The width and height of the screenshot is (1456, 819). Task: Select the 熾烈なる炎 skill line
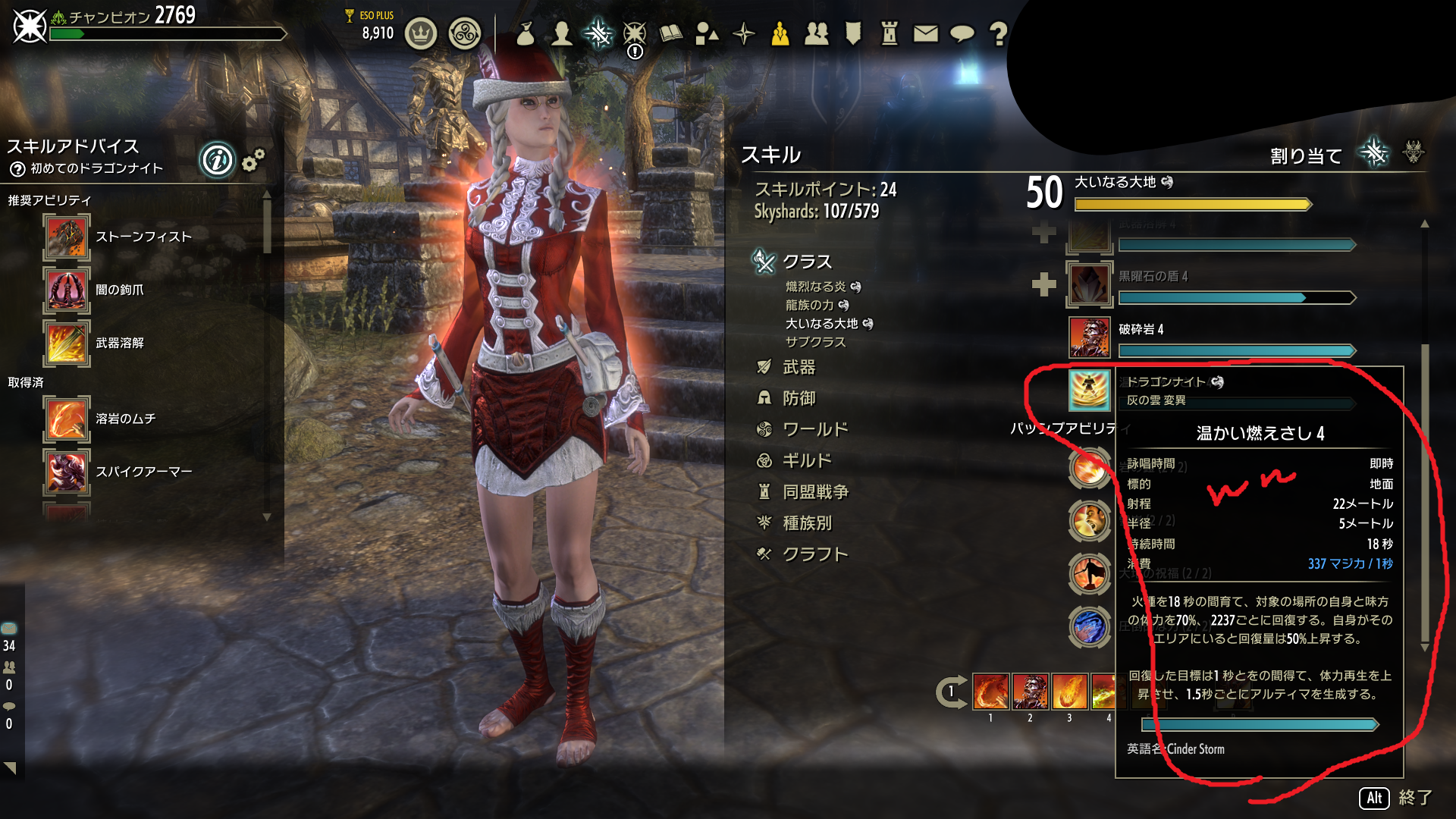815,287
